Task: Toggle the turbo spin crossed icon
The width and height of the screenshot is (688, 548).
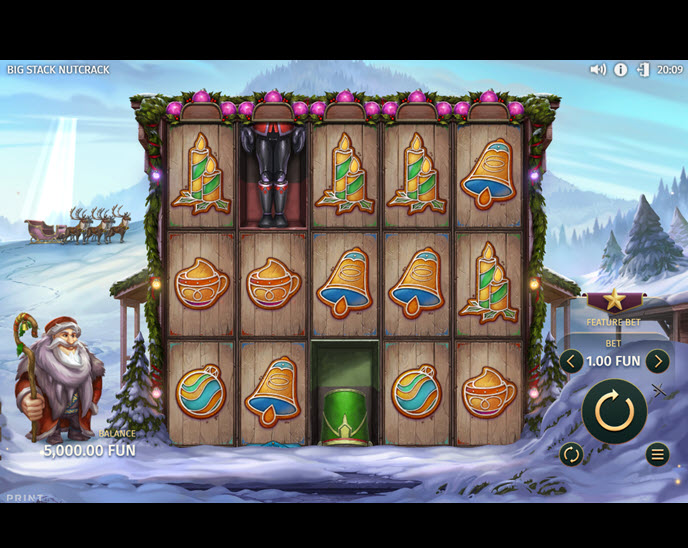Action: (x=658, y=390)
